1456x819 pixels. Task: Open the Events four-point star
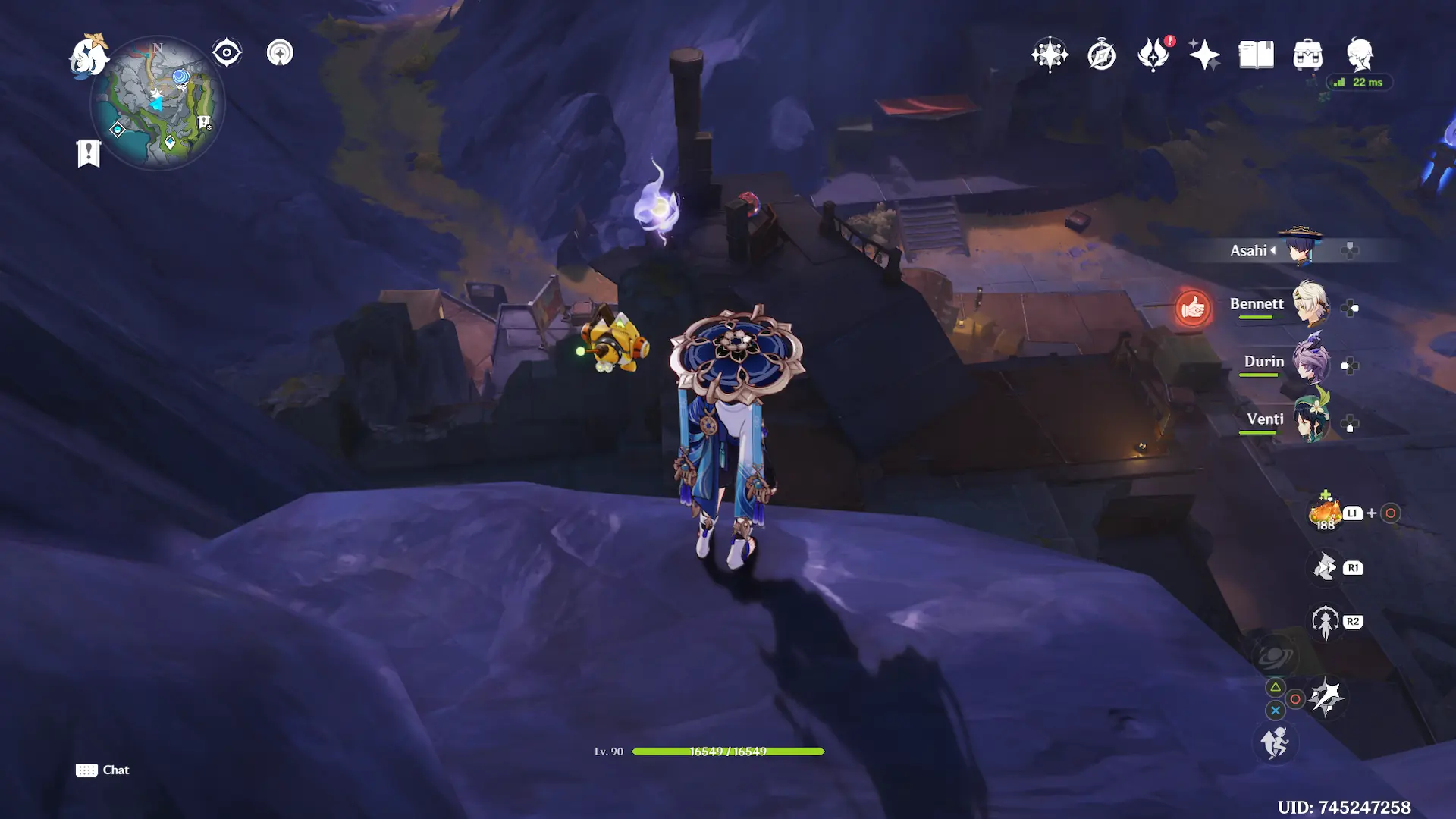pos(1204,55)
